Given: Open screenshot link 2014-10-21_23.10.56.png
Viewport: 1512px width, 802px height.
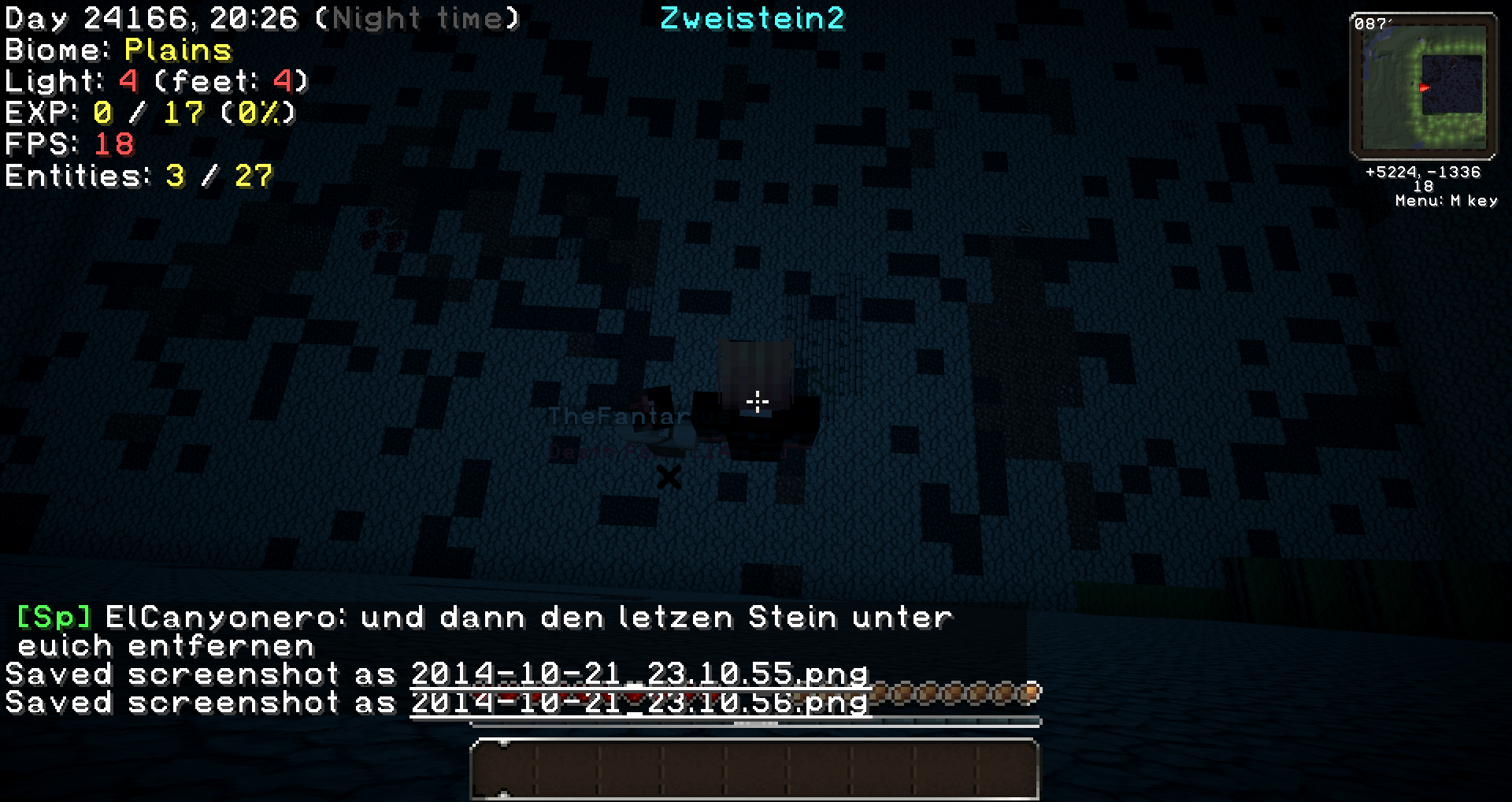Looking at the screenshot, I should pos(638,703).
